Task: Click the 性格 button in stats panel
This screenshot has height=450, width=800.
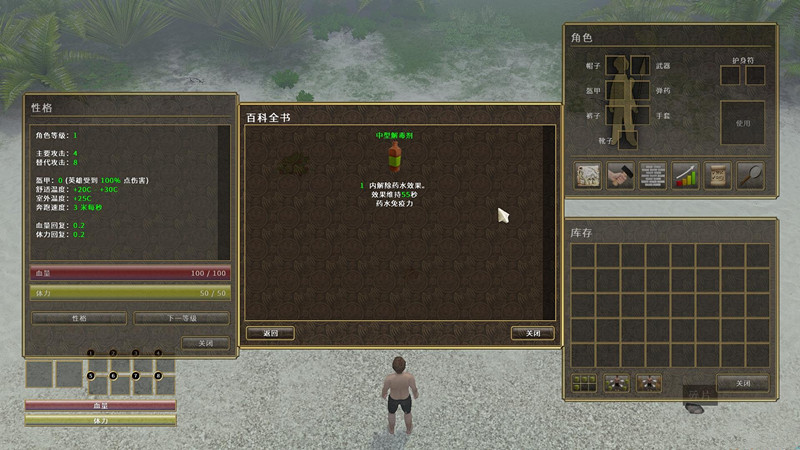Action: pyautogui.click(x=79, y=318)
